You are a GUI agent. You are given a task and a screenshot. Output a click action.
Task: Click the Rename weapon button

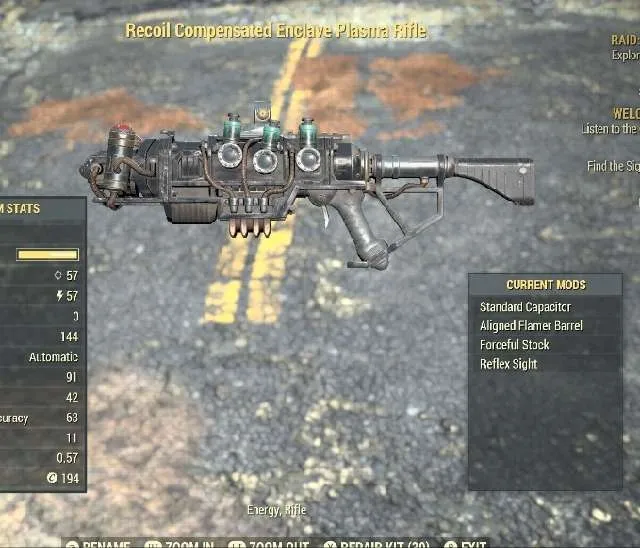pyautogui.click(x=98, y=544)
